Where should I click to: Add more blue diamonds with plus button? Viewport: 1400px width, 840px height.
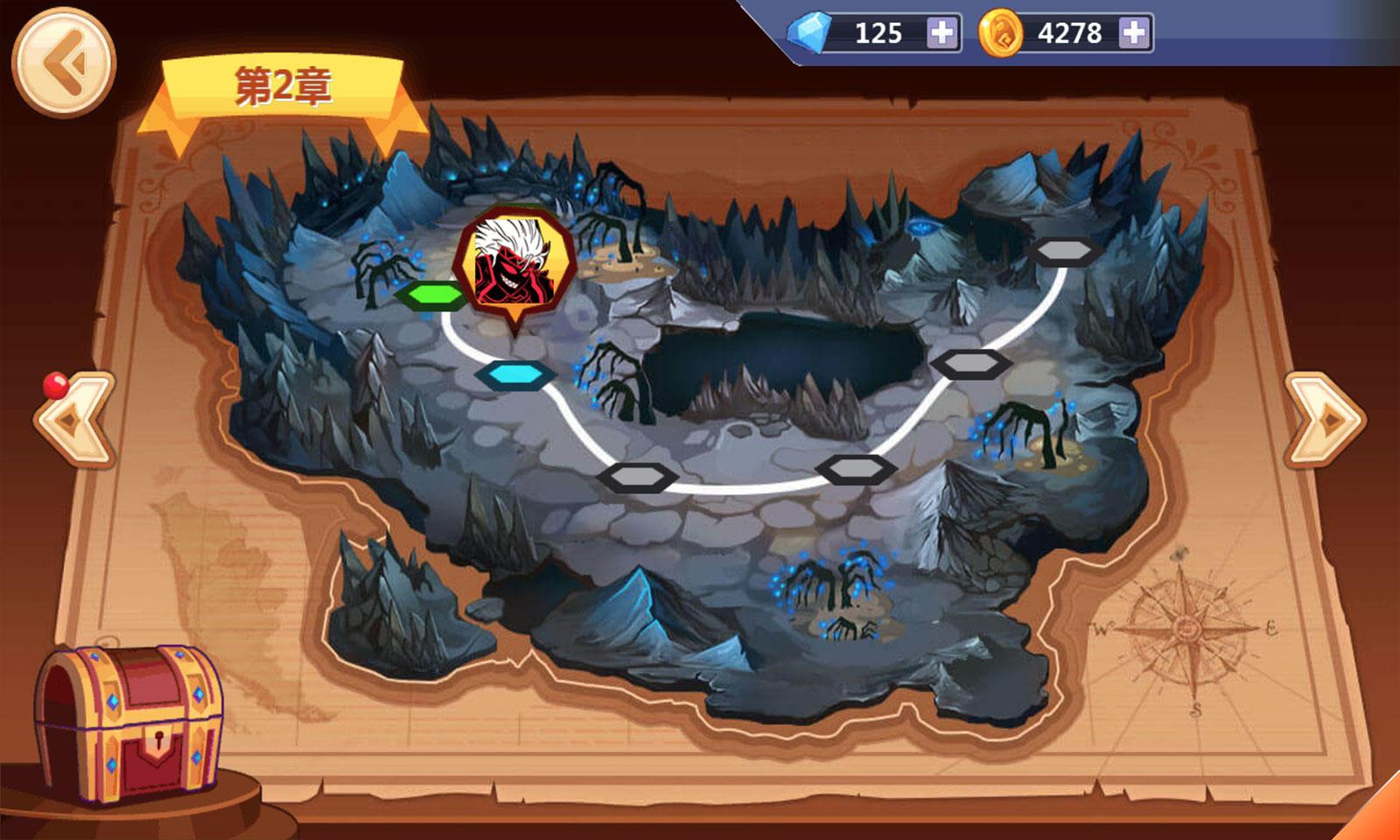point(941,33)
